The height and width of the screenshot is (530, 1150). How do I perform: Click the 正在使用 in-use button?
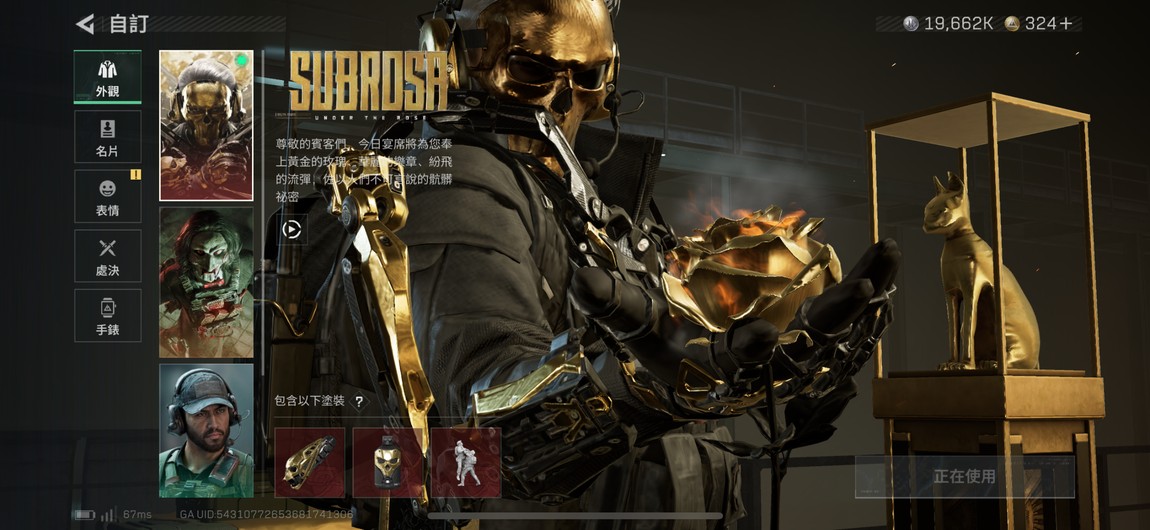(x=964, y=477)
